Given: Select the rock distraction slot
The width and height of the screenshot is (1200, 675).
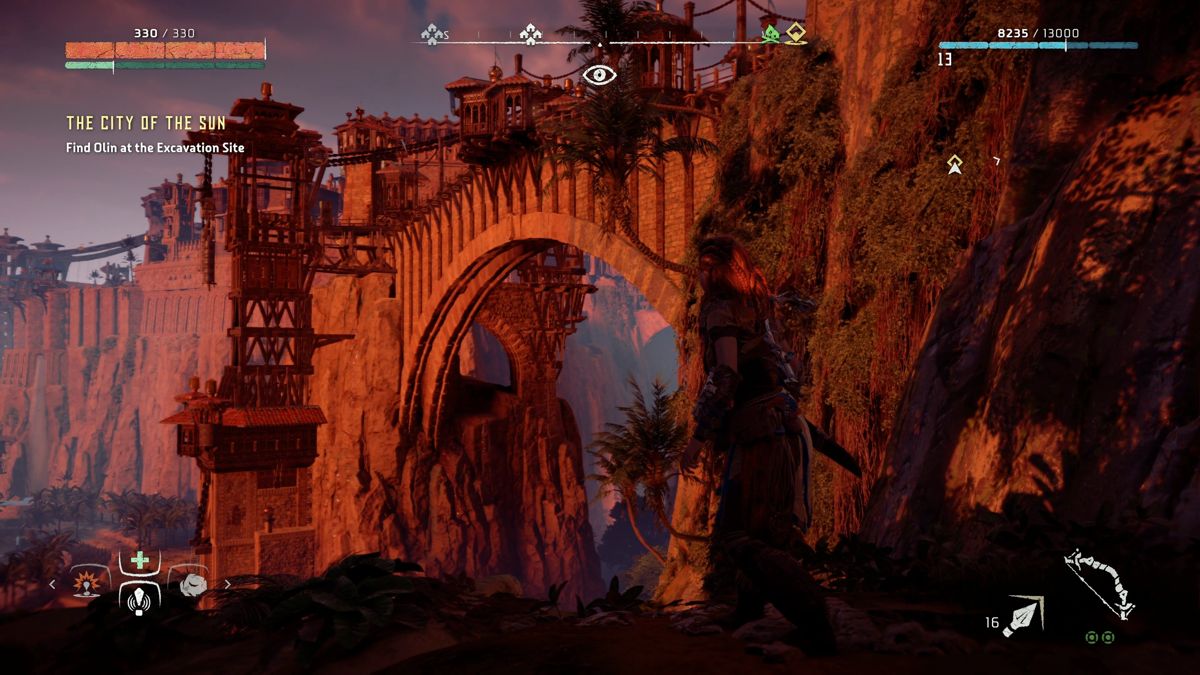Looking at the screenshot, I should pos(192,584).
